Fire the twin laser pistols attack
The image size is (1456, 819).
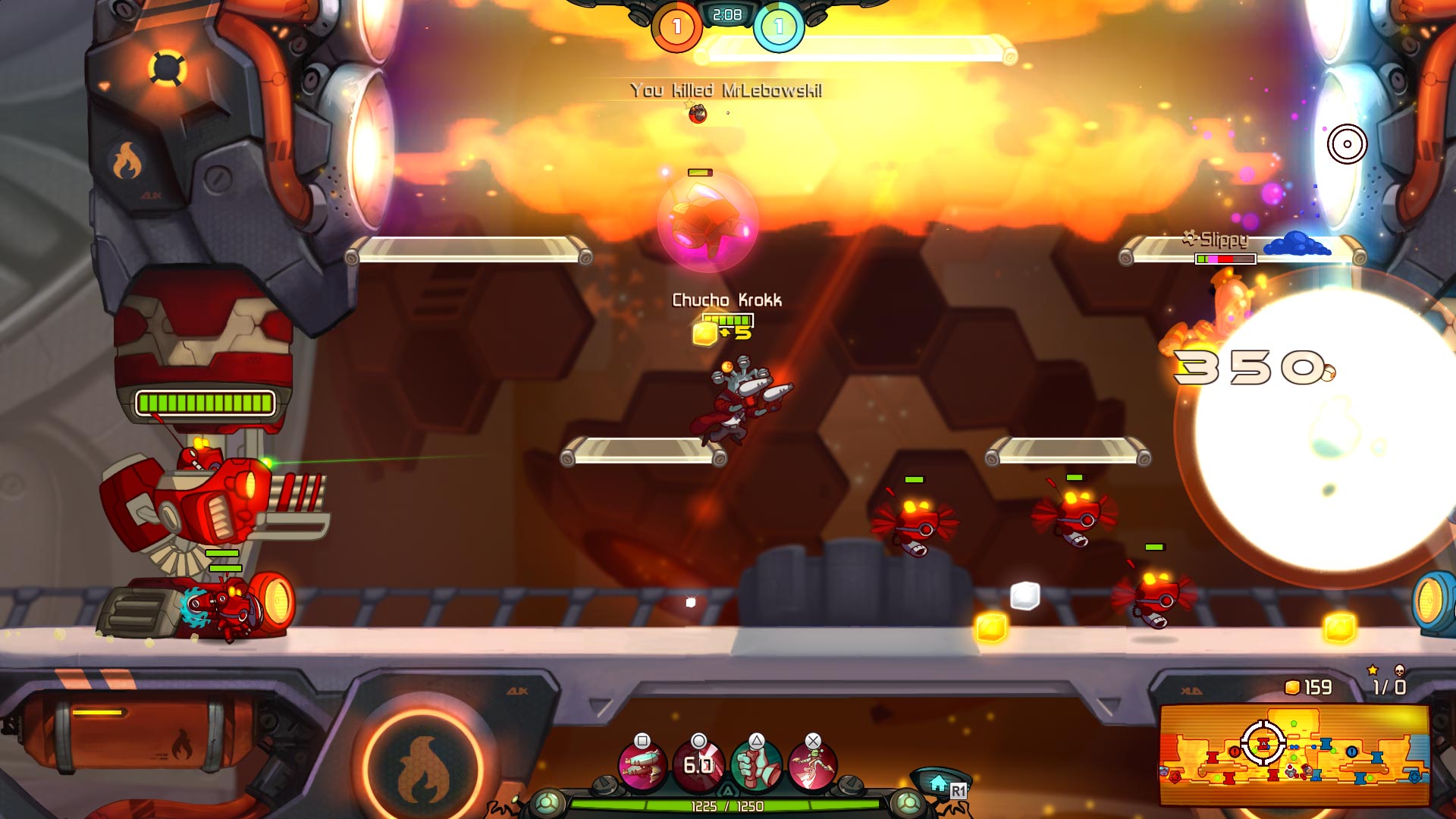coord(642,766)
